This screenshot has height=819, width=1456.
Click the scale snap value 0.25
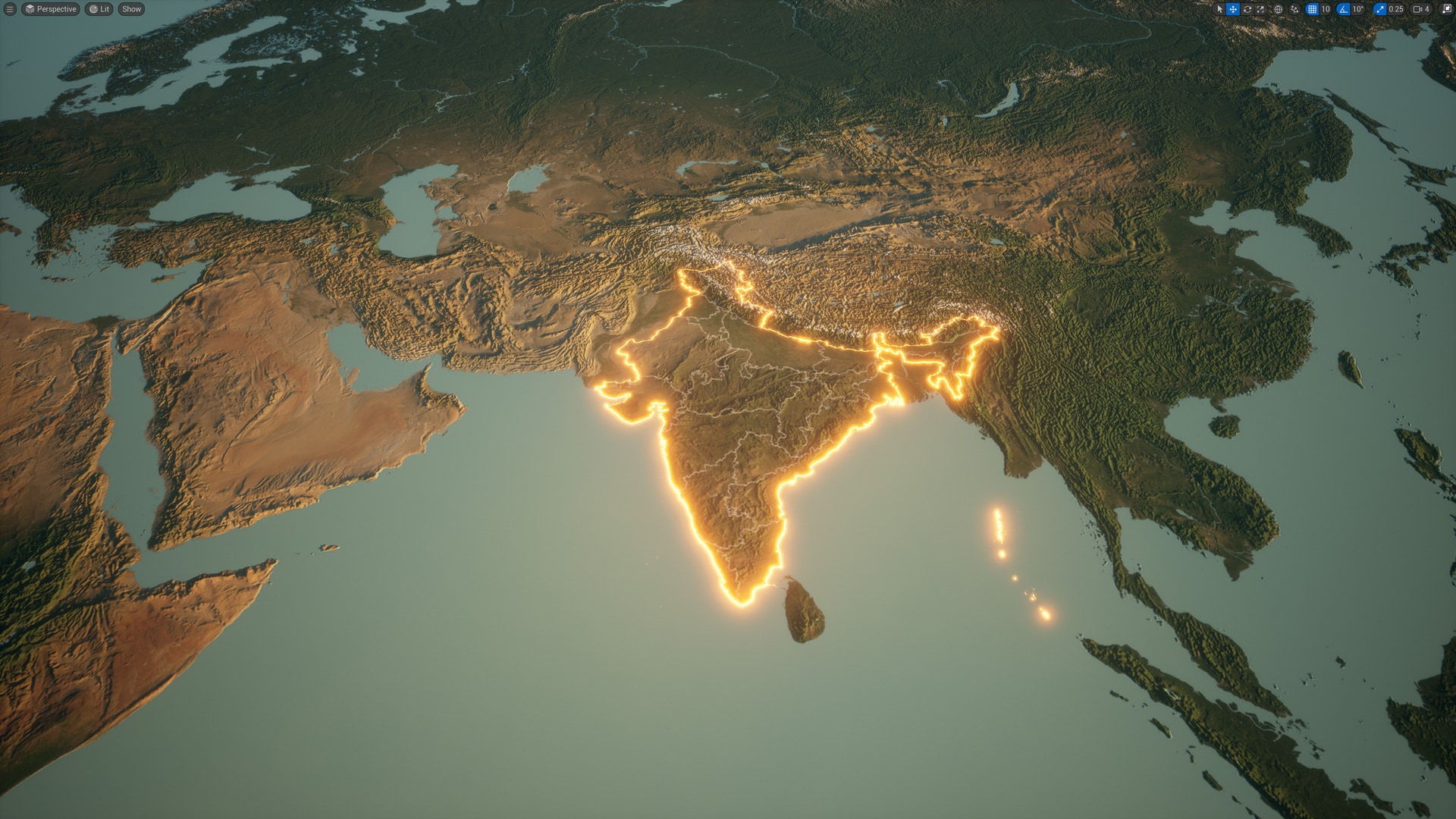[x=1396, y=9]
